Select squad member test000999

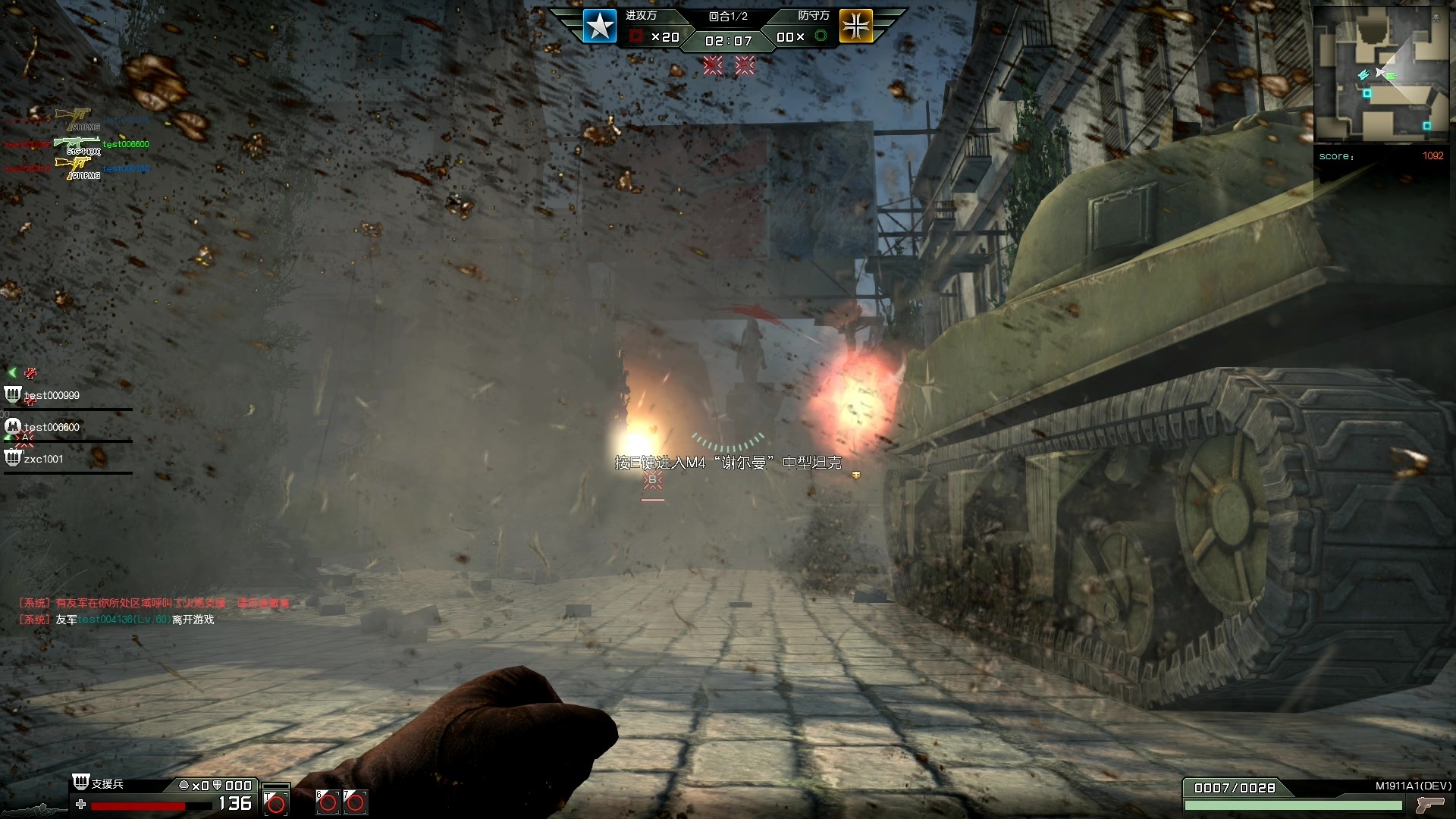tap(52, 395)
